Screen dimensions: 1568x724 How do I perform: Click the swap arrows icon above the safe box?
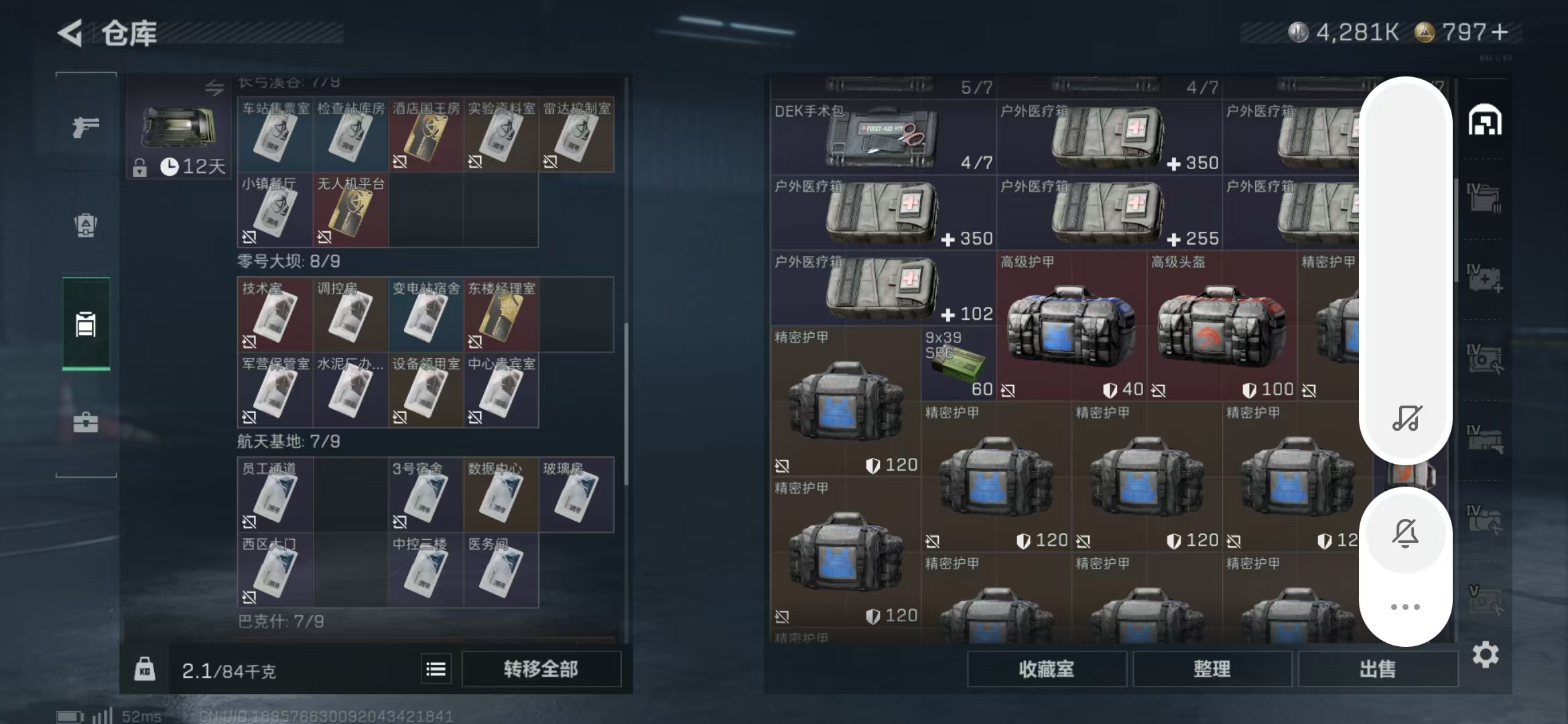tap(214, 86)
